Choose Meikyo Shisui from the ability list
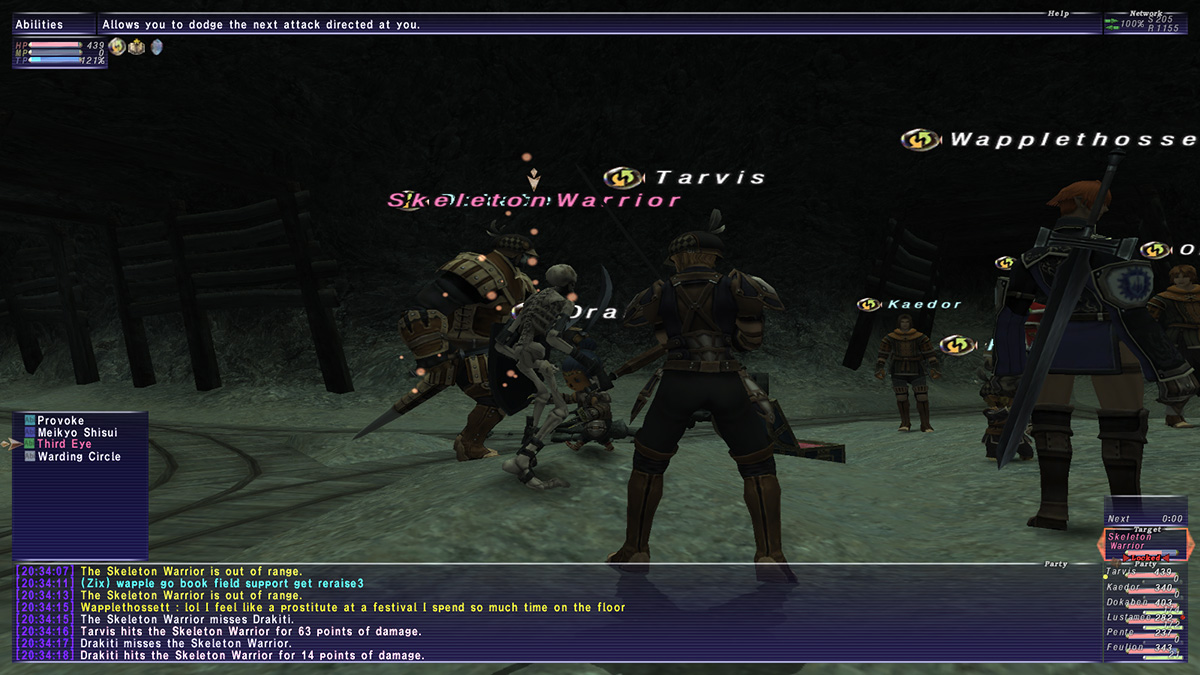Screen dimensions: 1200x675 pyautogui.click(x=76, y=433)
